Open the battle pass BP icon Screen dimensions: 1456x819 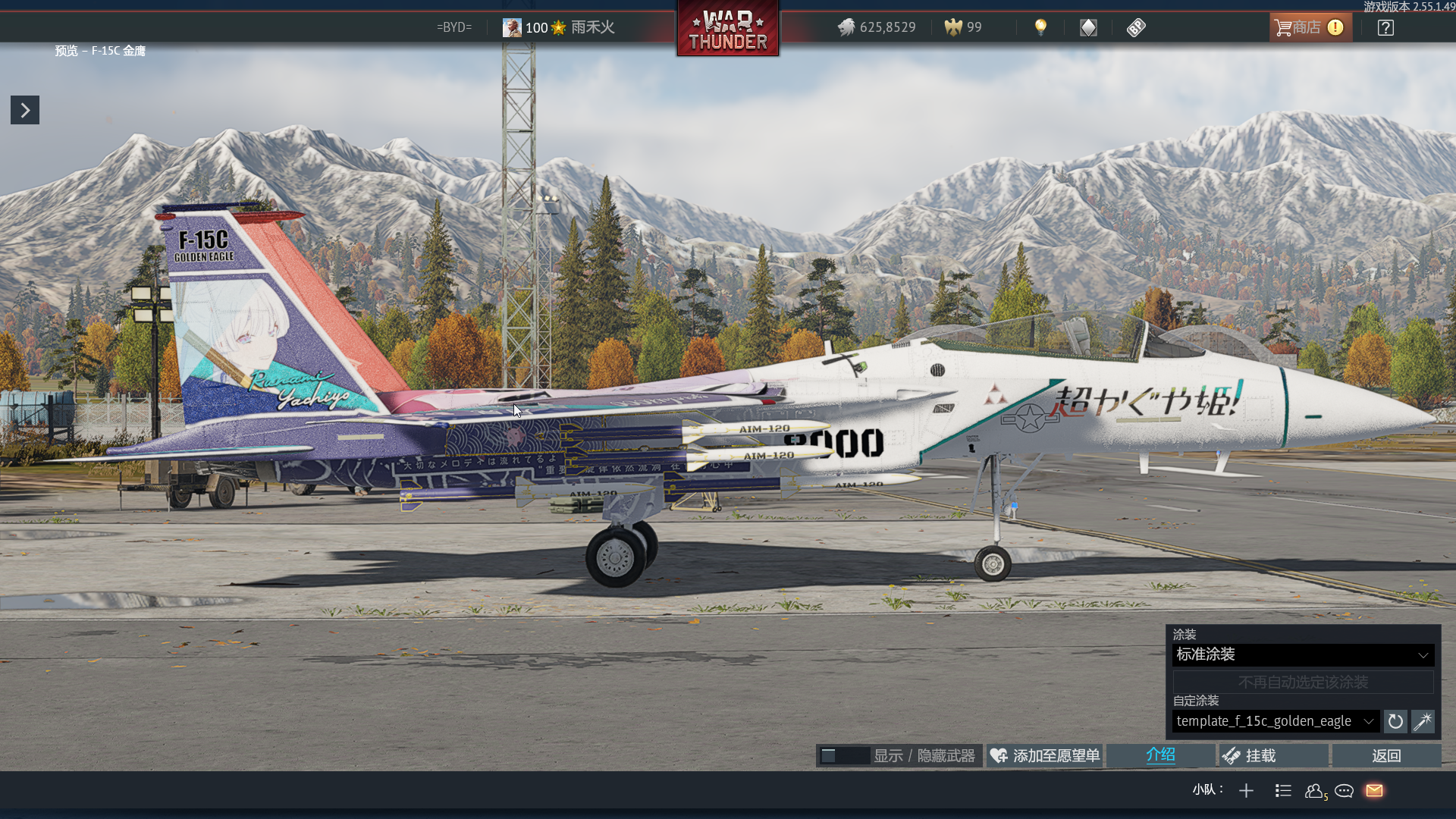coord(1136,28)
